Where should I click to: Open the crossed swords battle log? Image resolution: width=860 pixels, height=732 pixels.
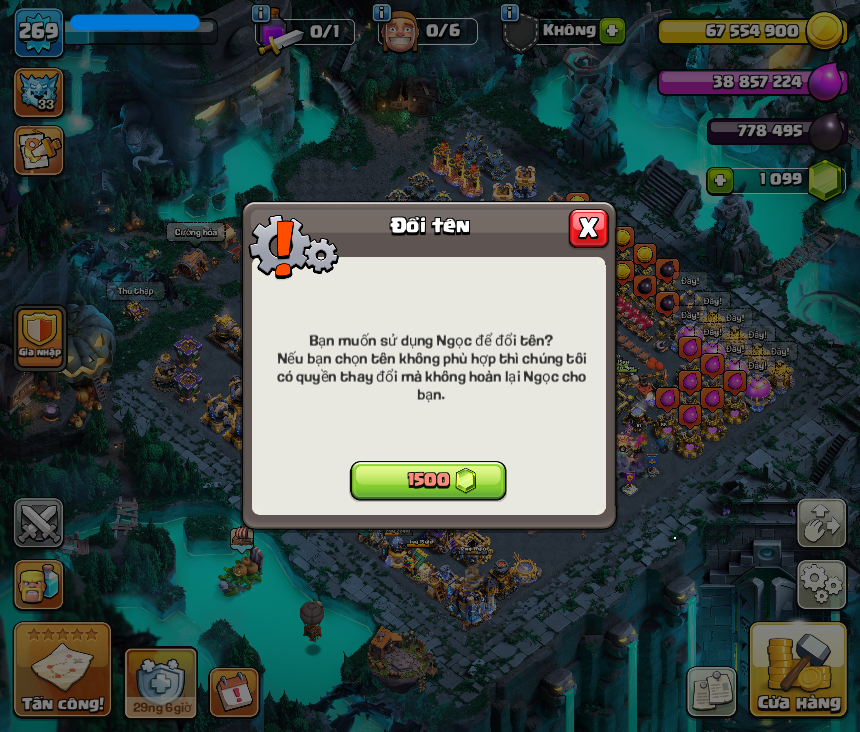point(39,523)
